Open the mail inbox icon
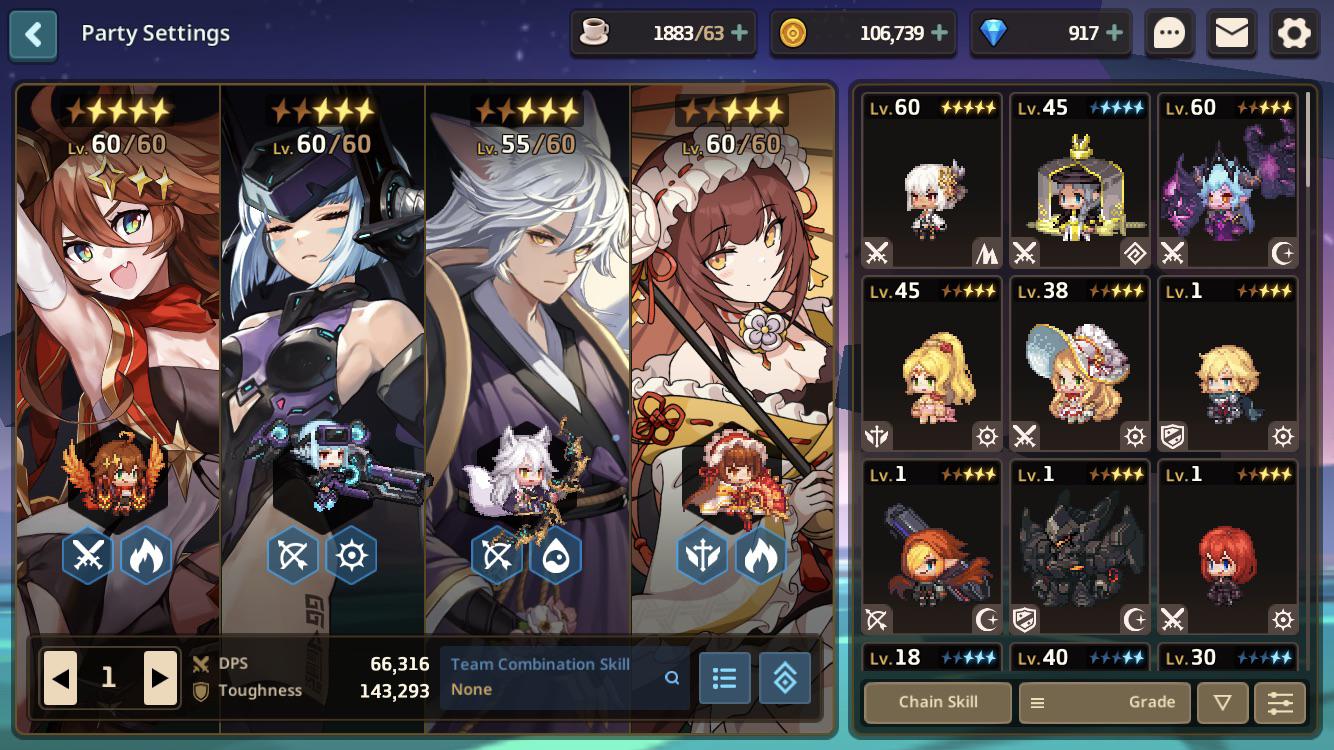Image resolution: width=1334 pixels, height=750 pixels. [1232, 32]
